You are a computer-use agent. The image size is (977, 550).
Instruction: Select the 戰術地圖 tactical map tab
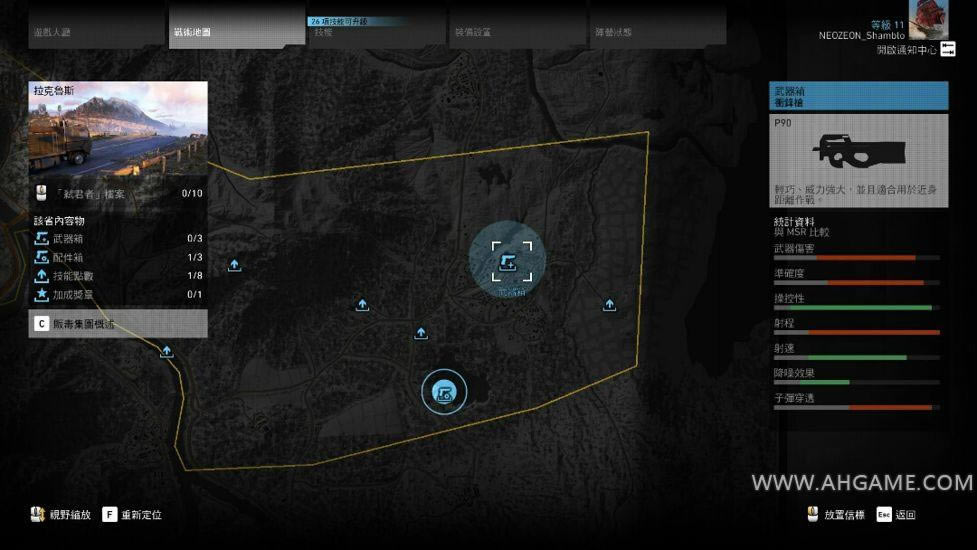pyautogui.click(x=237, y=31)
